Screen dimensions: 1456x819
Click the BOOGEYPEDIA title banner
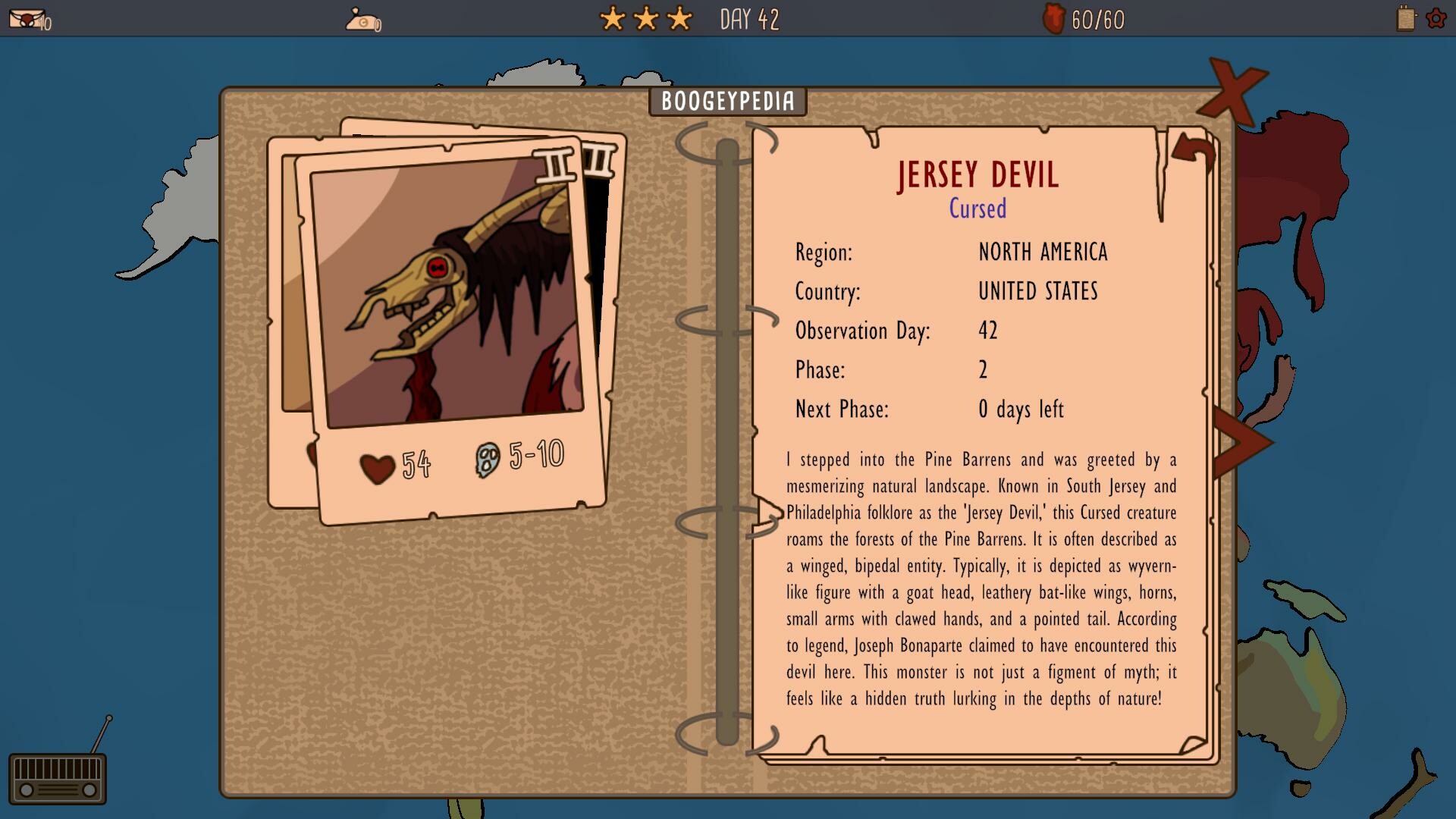pyautogui.click(x=727, y=102)
